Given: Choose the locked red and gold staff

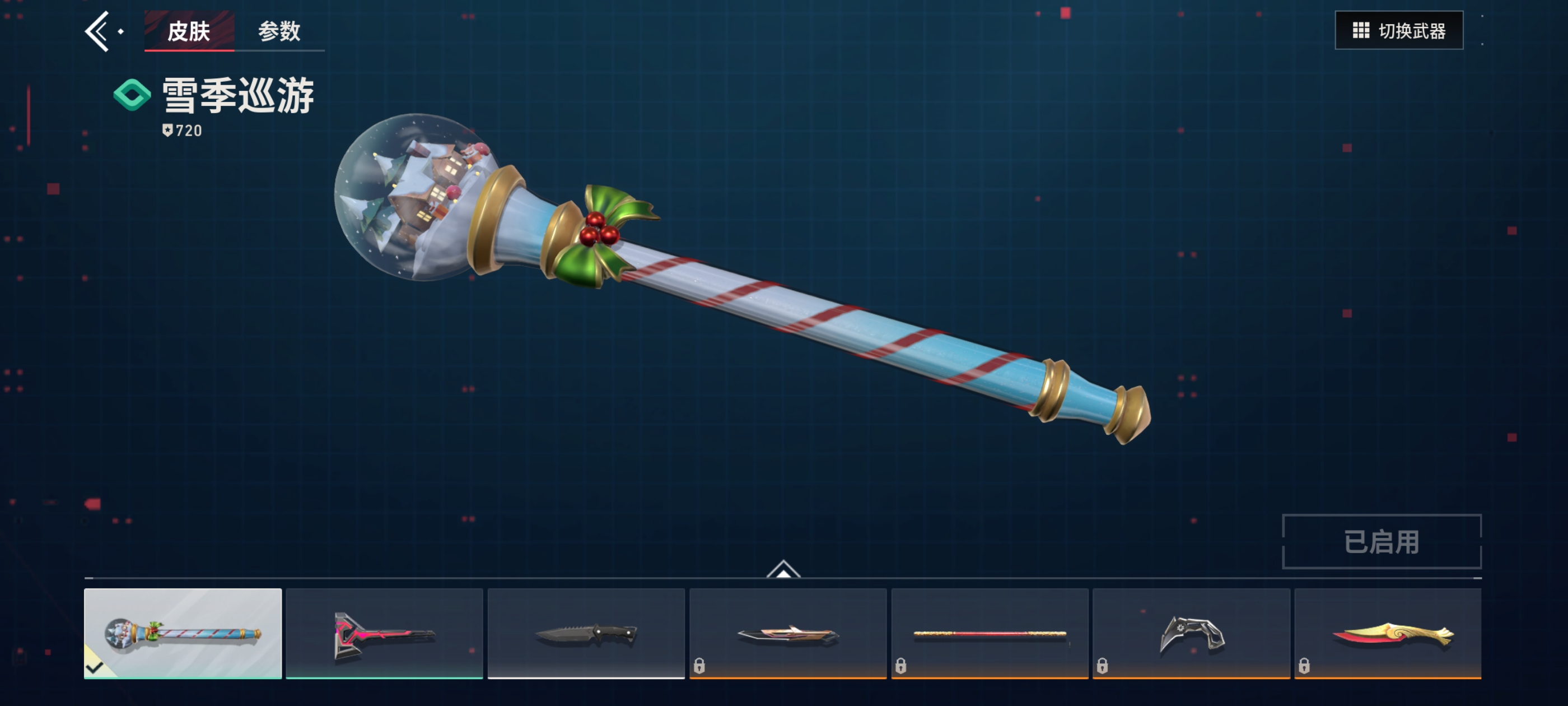Looking at the screenshot, I should coord(989,634).
